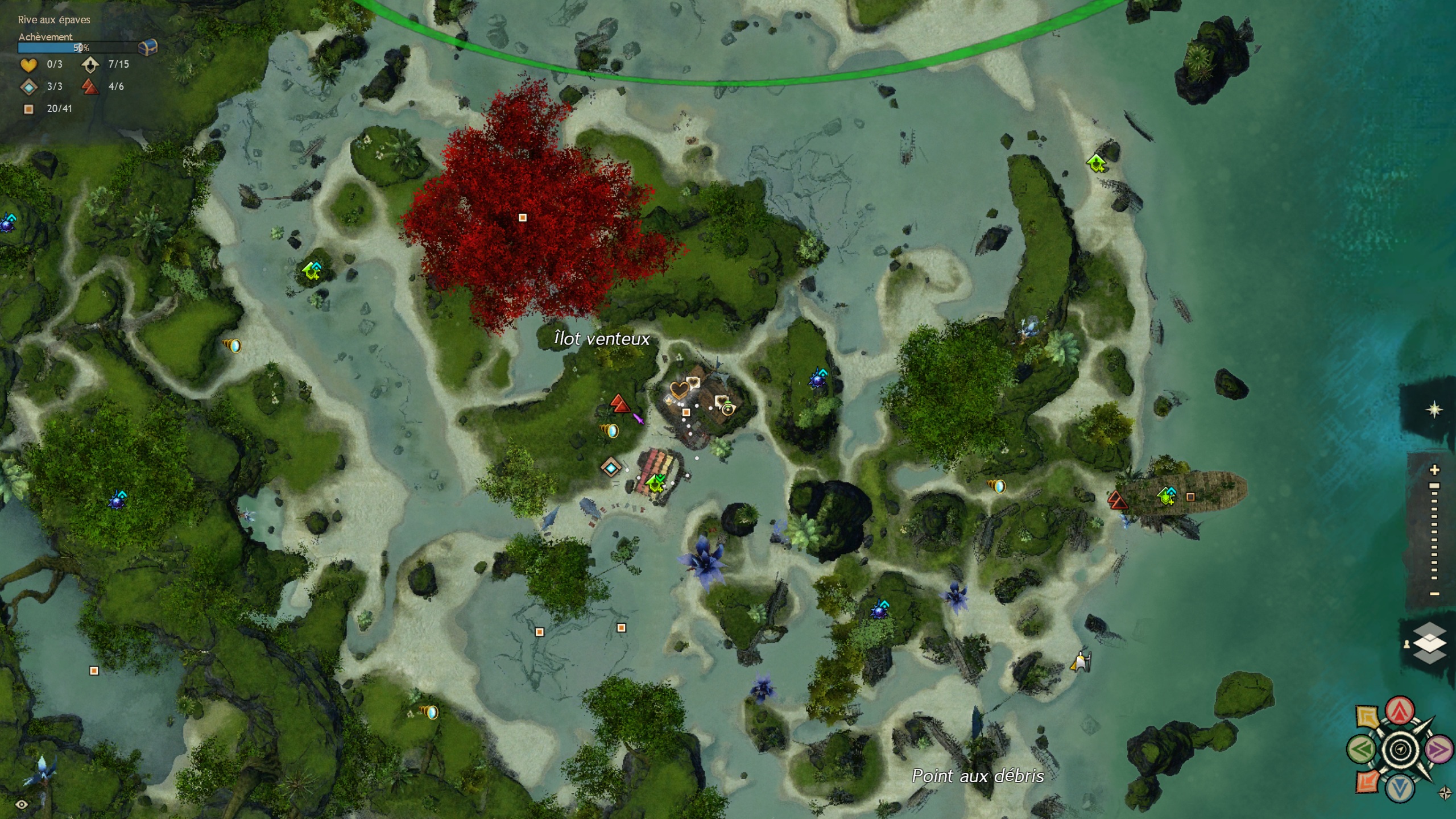The height and width of the screenshot is (819, 1456).
Task: Toggle the eye visibility icon
Action: [22, 804]
